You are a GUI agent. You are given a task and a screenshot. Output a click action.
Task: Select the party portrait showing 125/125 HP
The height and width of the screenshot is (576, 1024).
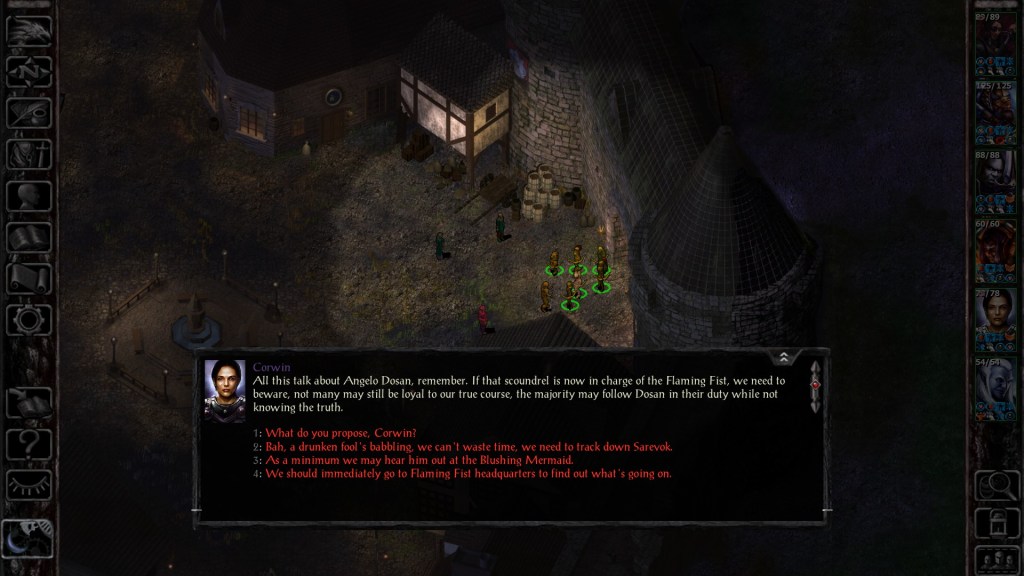995,110
